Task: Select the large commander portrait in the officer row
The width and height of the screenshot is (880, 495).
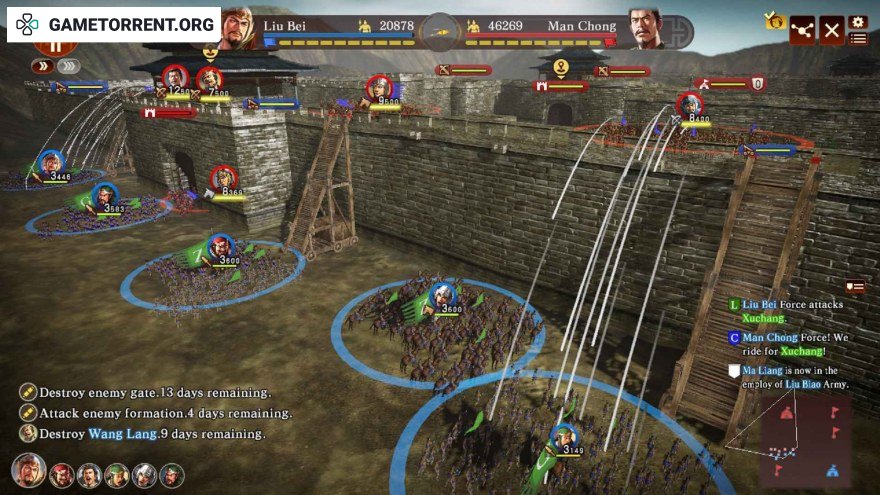Action: (x=28, y=470)
